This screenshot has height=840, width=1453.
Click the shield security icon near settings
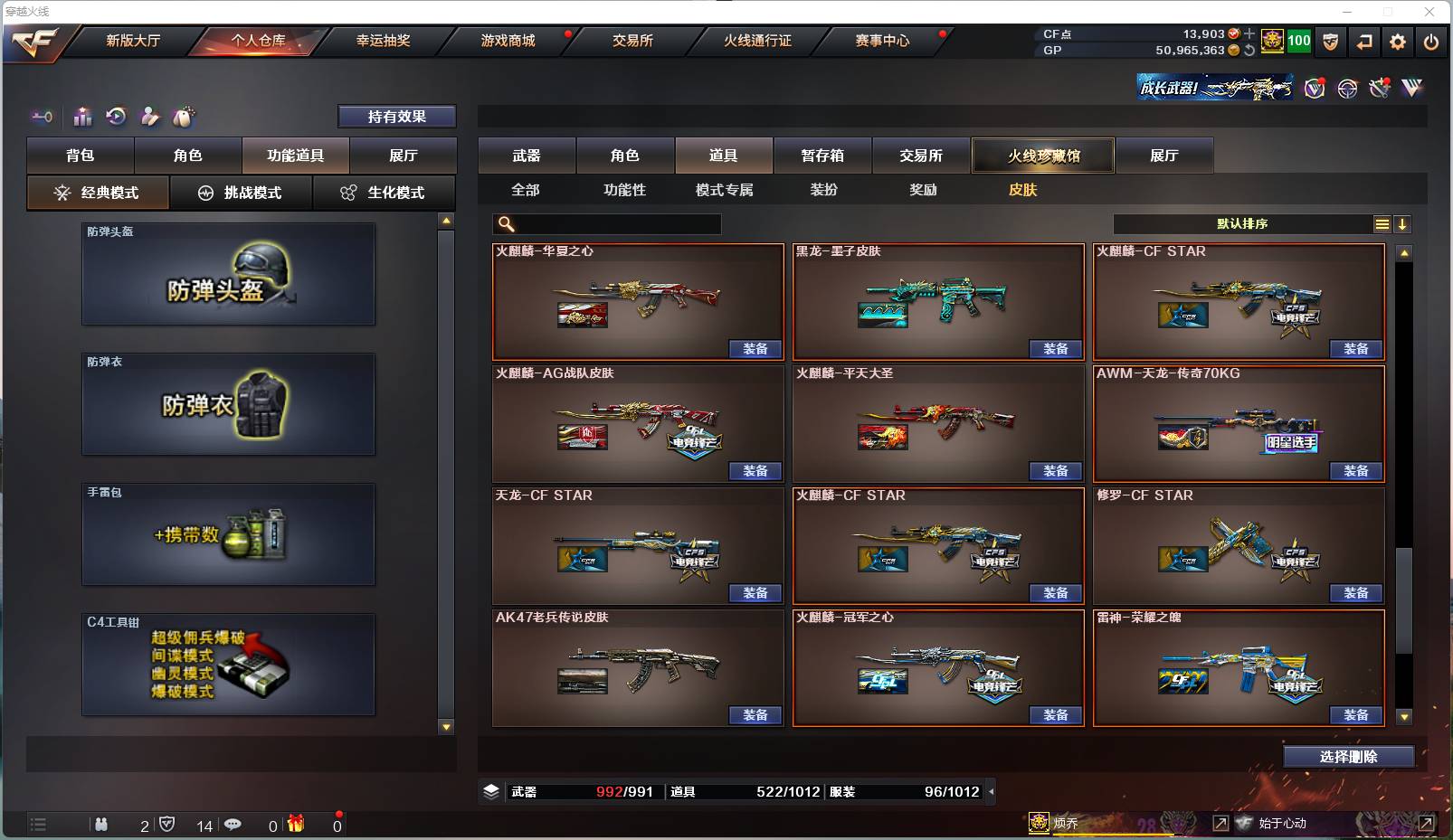(1331, 42)
